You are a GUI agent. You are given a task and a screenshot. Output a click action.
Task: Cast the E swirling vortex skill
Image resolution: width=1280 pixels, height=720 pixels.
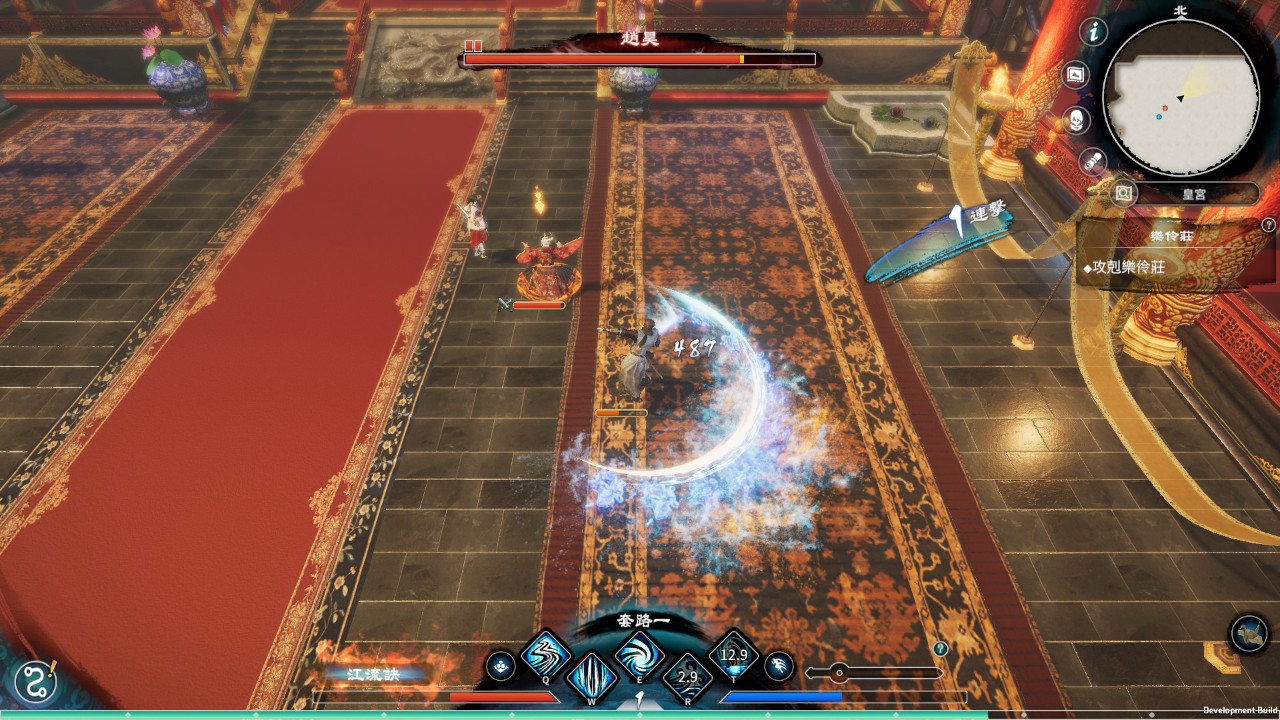click(638, 656)
